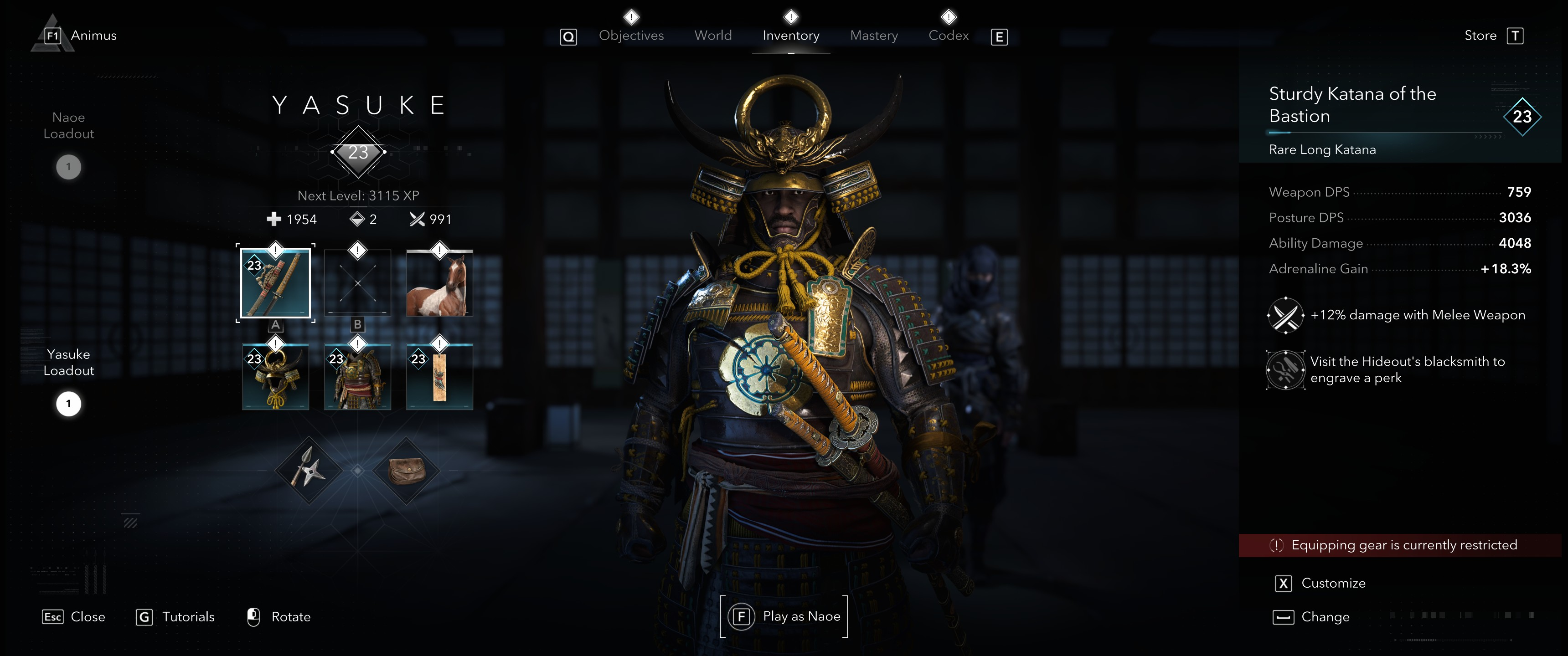Open the World tab
The width and height of the screenshot is (1568, 656).
tap(713, 35)
